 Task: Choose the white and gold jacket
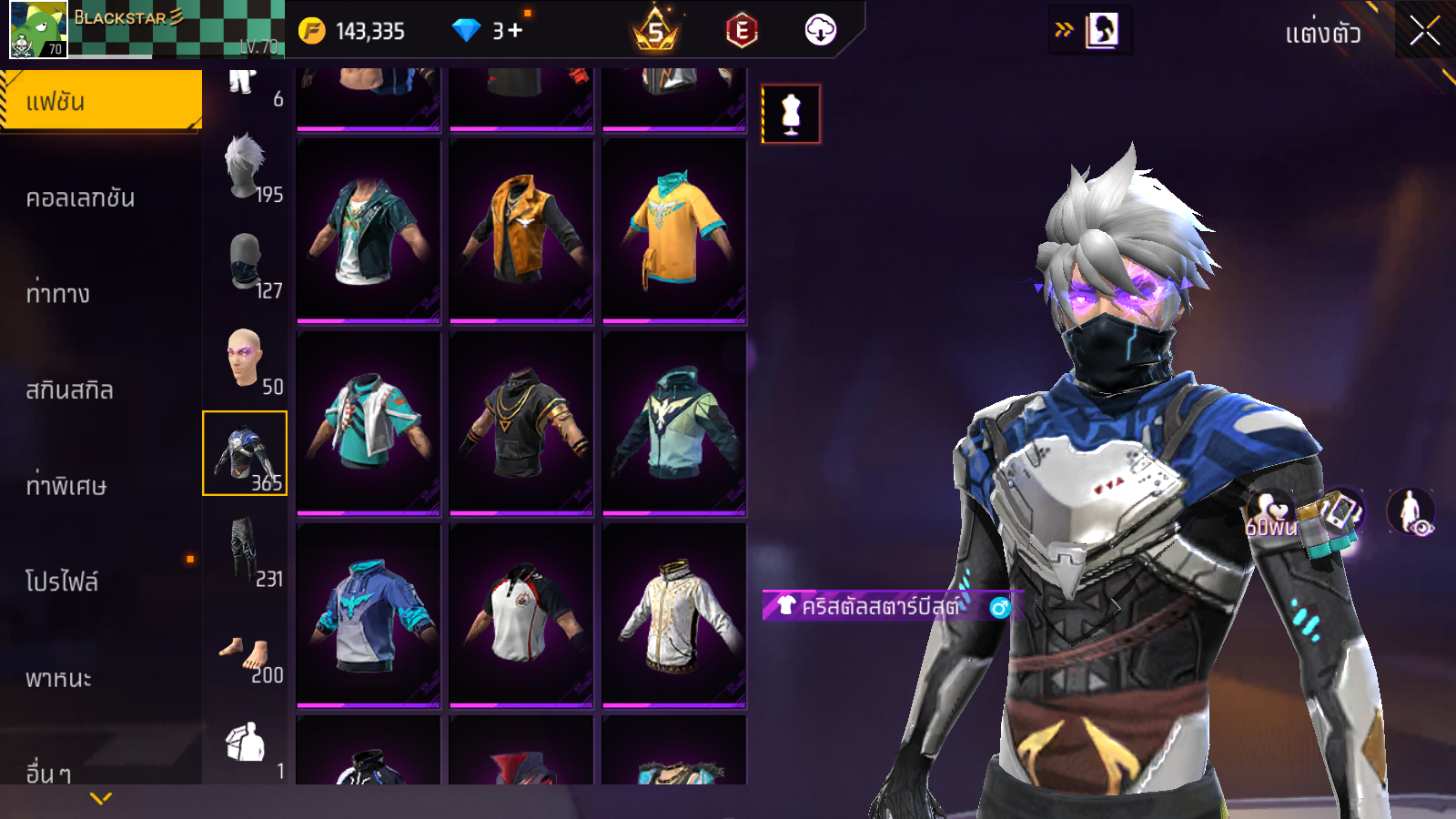pos(674,615)
